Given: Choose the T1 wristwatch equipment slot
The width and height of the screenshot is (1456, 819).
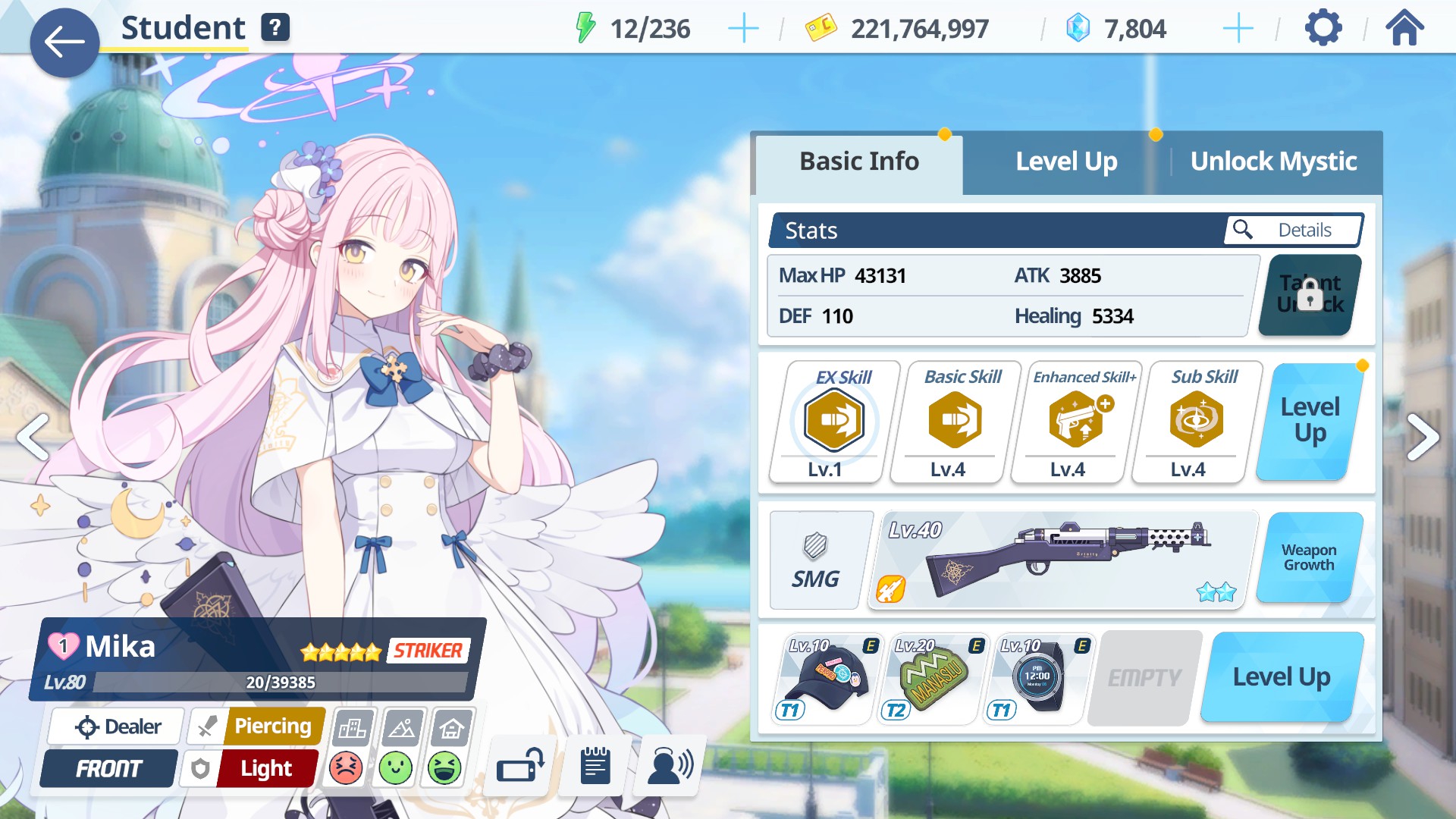Looking at the screenshot, I should [x=1037, y=677].
